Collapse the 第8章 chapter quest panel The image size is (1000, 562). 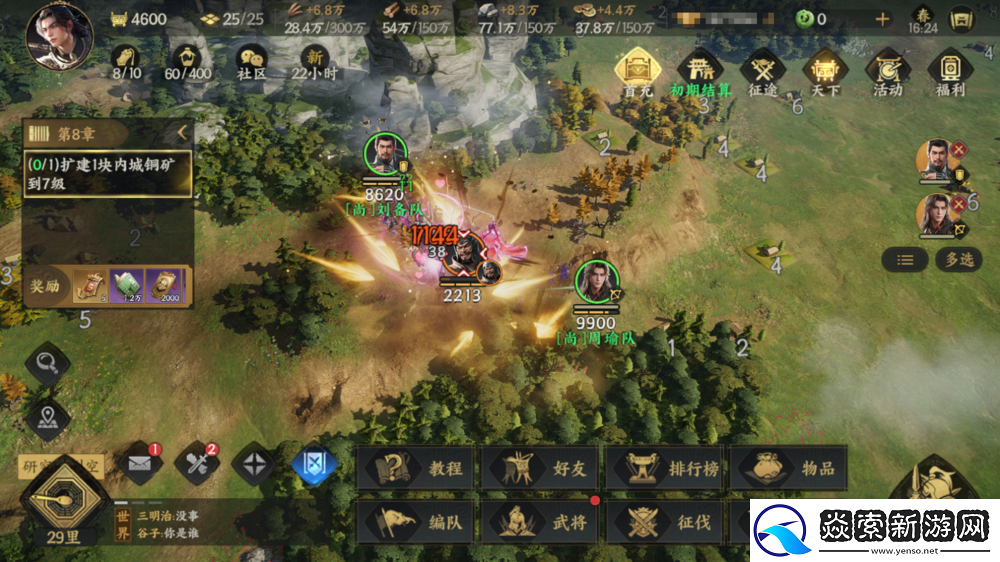tap(182, 133)
